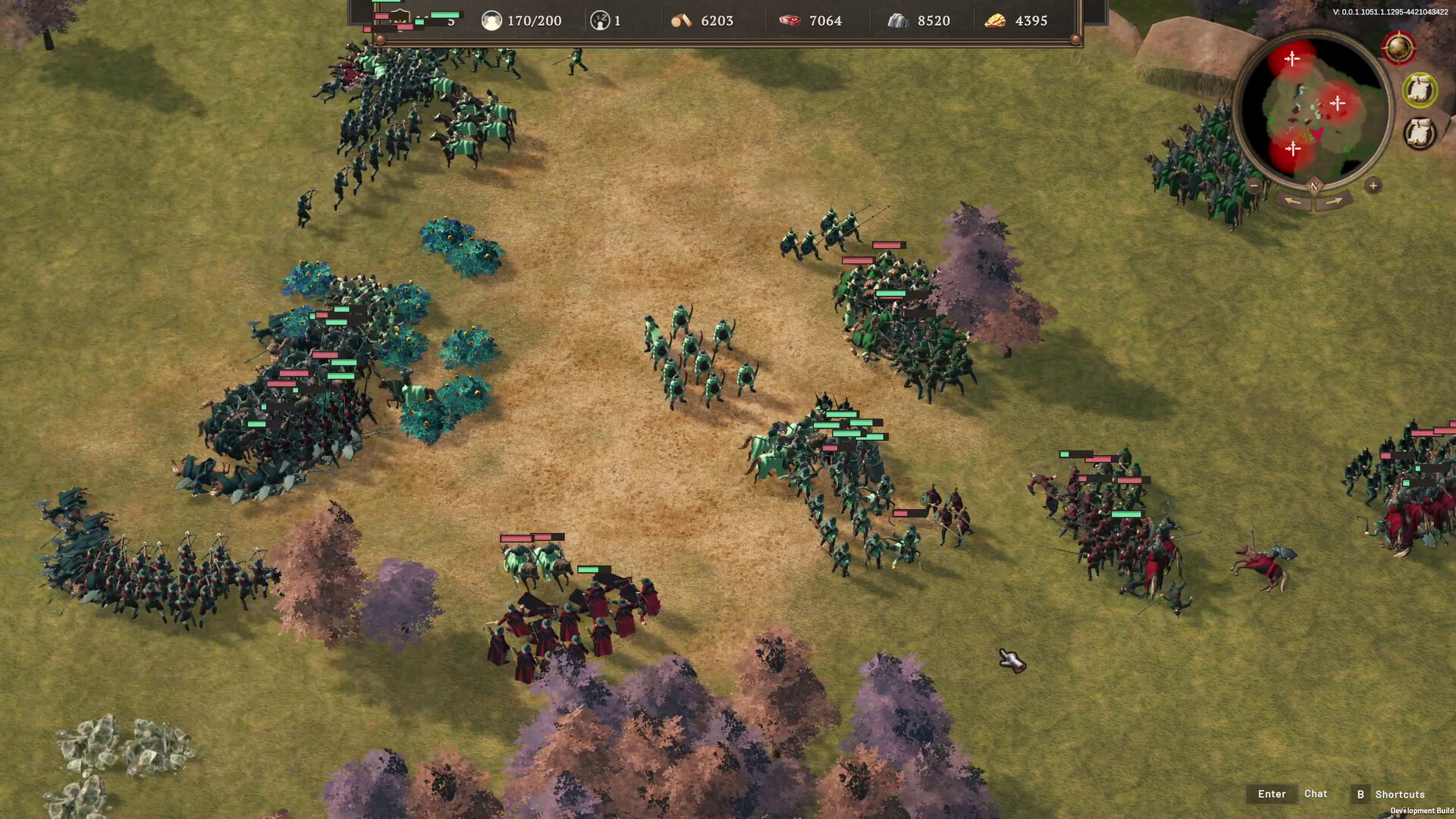The image size is (1456, 819).
Task: Open the population counter icon 170/200
Action: (491, 20)
